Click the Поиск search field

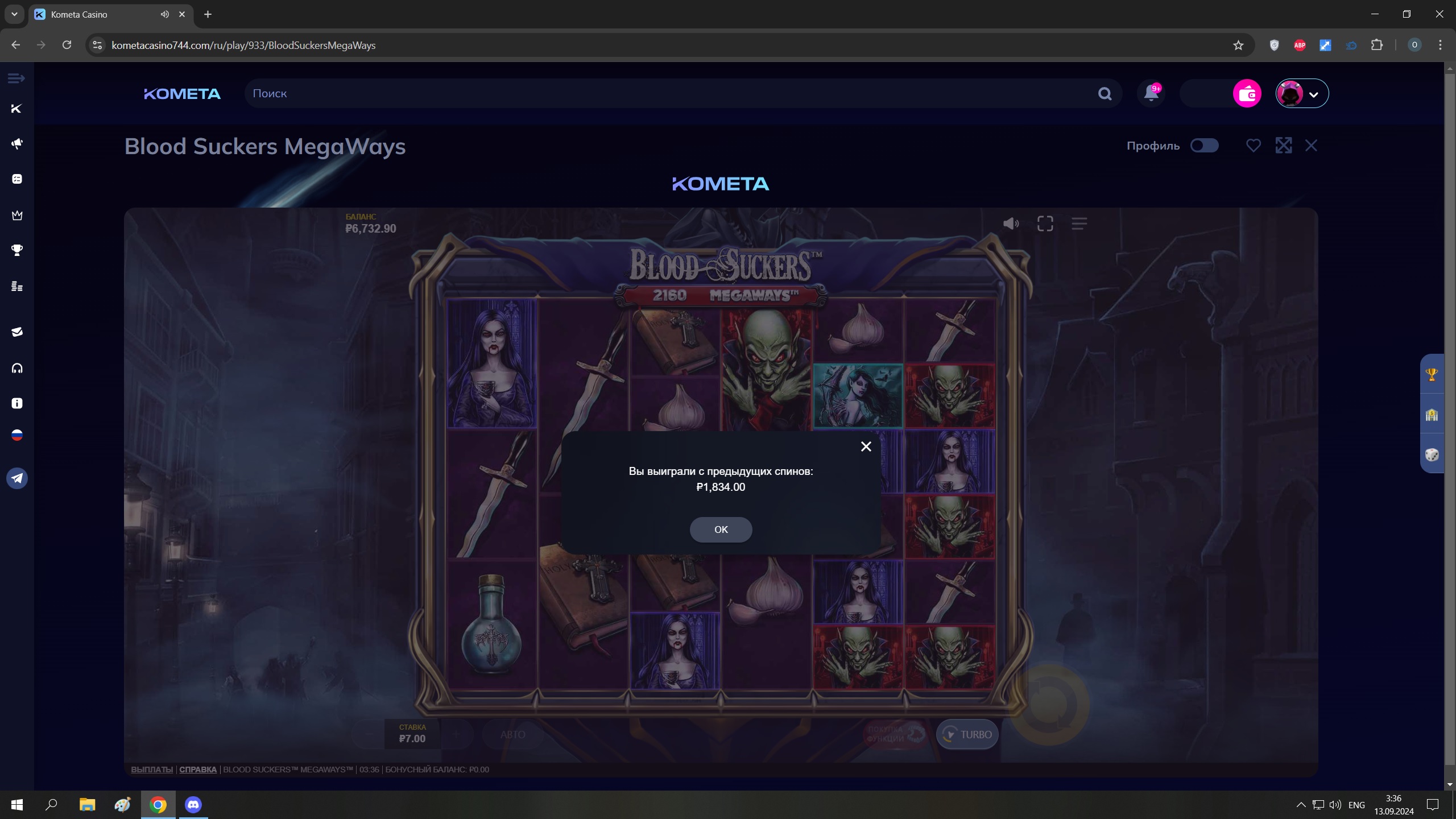[671, 93]
